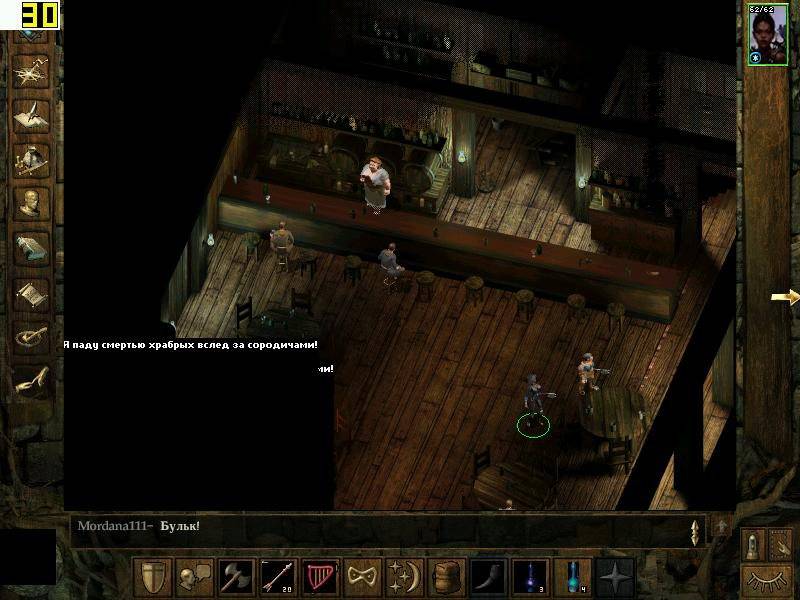Click the rest button with closed eye
This screenshot has width=800, height=600.
[768, 577]
